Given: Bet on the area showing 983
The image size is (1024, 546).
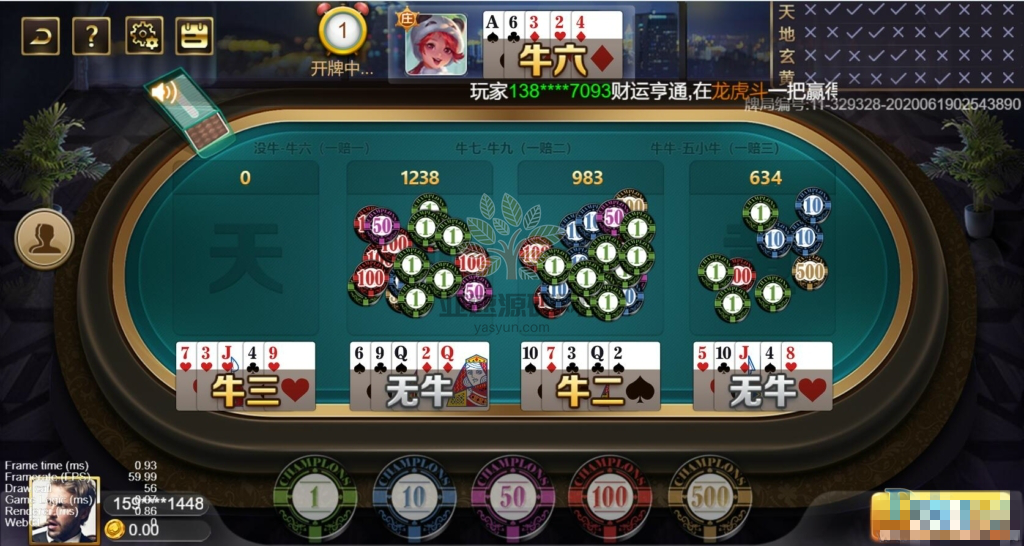Looking at the screenshot, I should 588,250.
